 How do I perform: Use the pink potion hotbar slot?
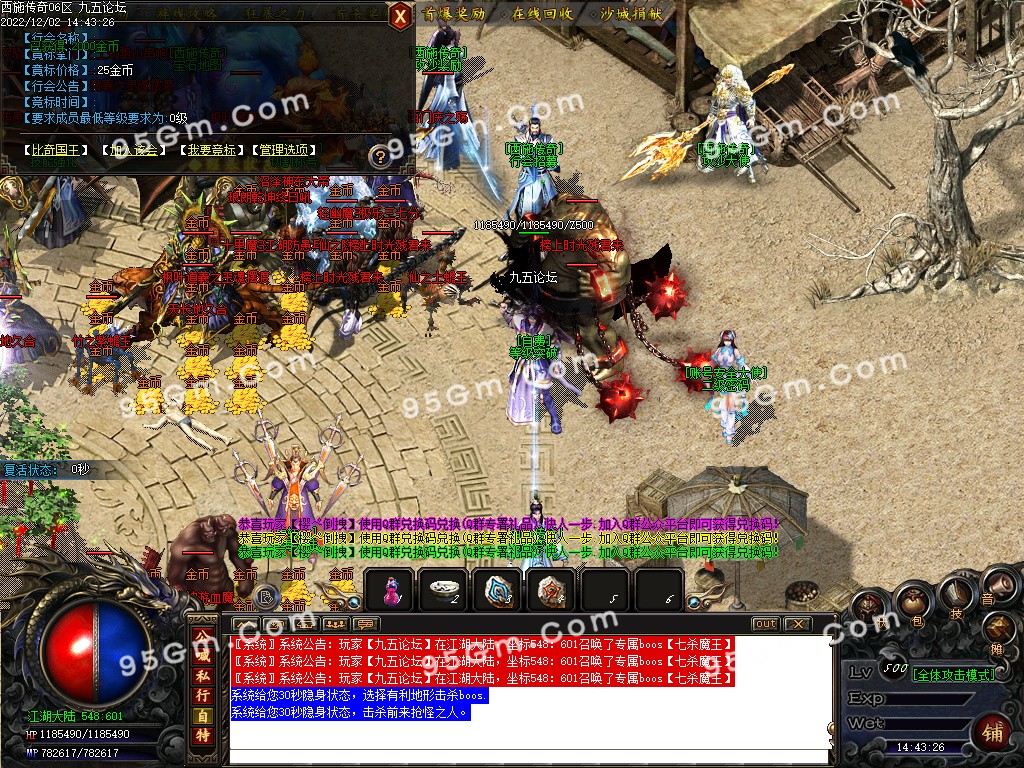tap(389, 590)
